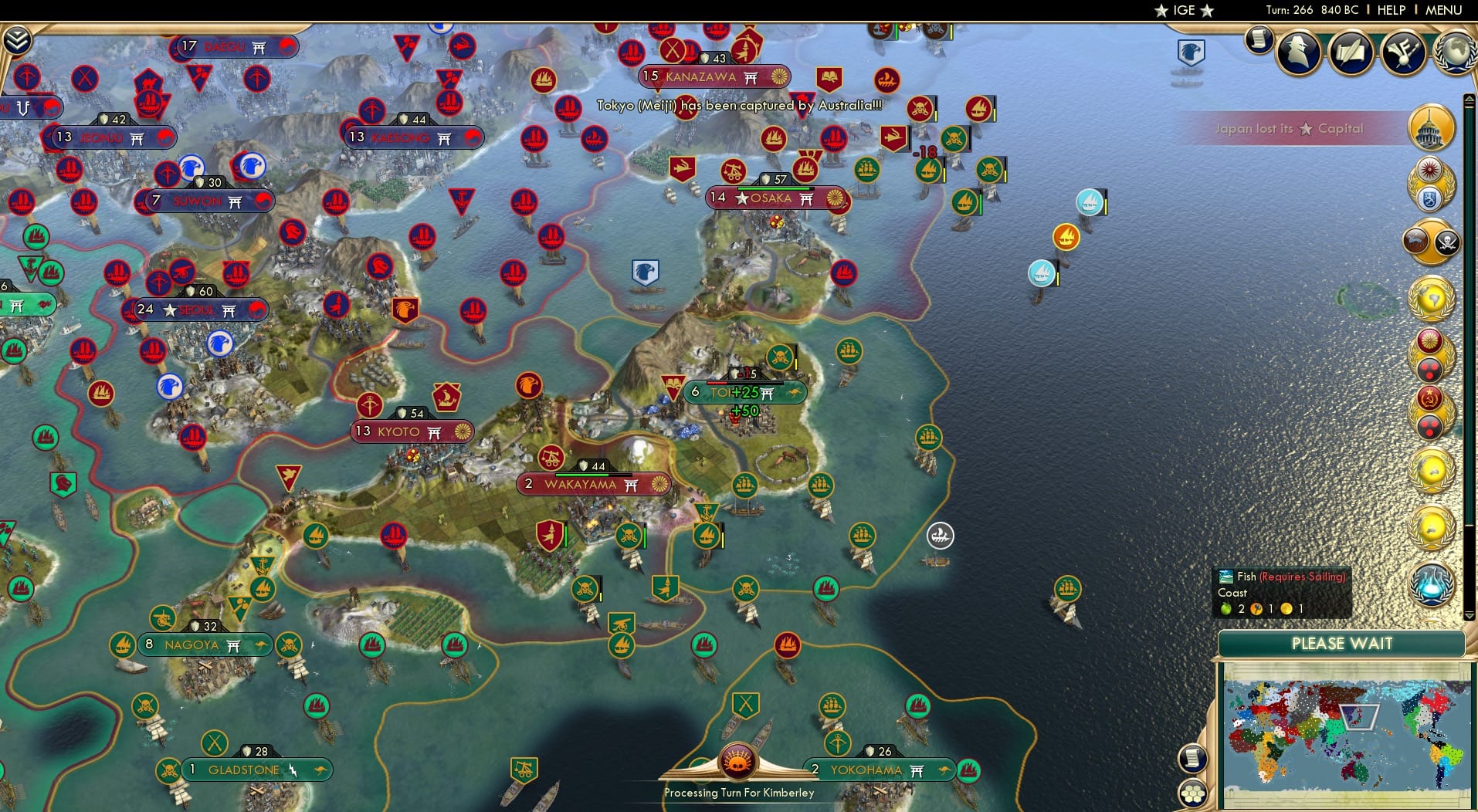Open the game MENU
Image resolution: width=1478 pixels, height=812 pixels.
(x=1446, y=10)
